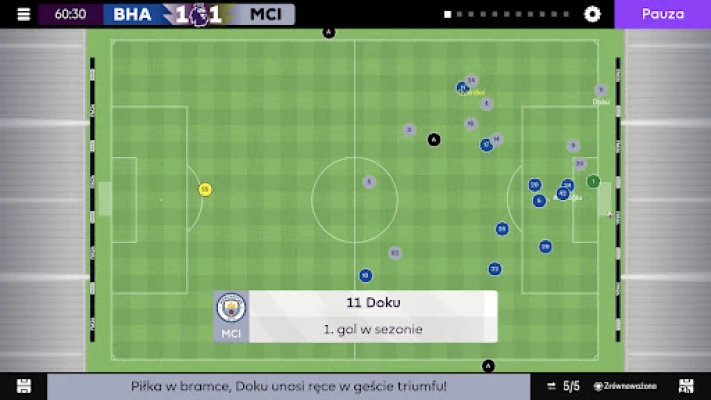Viewport: 711px width, 400px height.
Task: Open the match commentary bar
Action: pos(289,386)
